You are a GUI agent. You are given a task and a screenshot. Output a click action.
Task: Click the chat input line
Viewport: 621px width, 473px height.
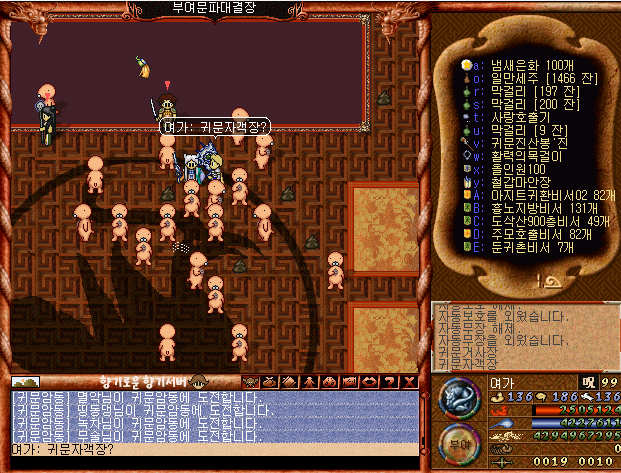coord(214,449)
